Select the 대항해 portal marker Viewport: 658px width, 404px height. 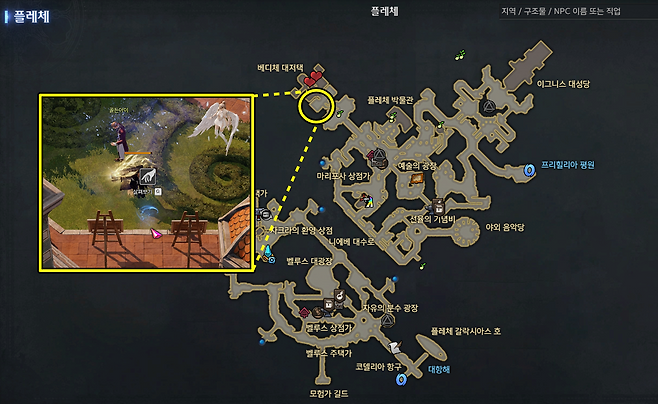click(401, 380)
